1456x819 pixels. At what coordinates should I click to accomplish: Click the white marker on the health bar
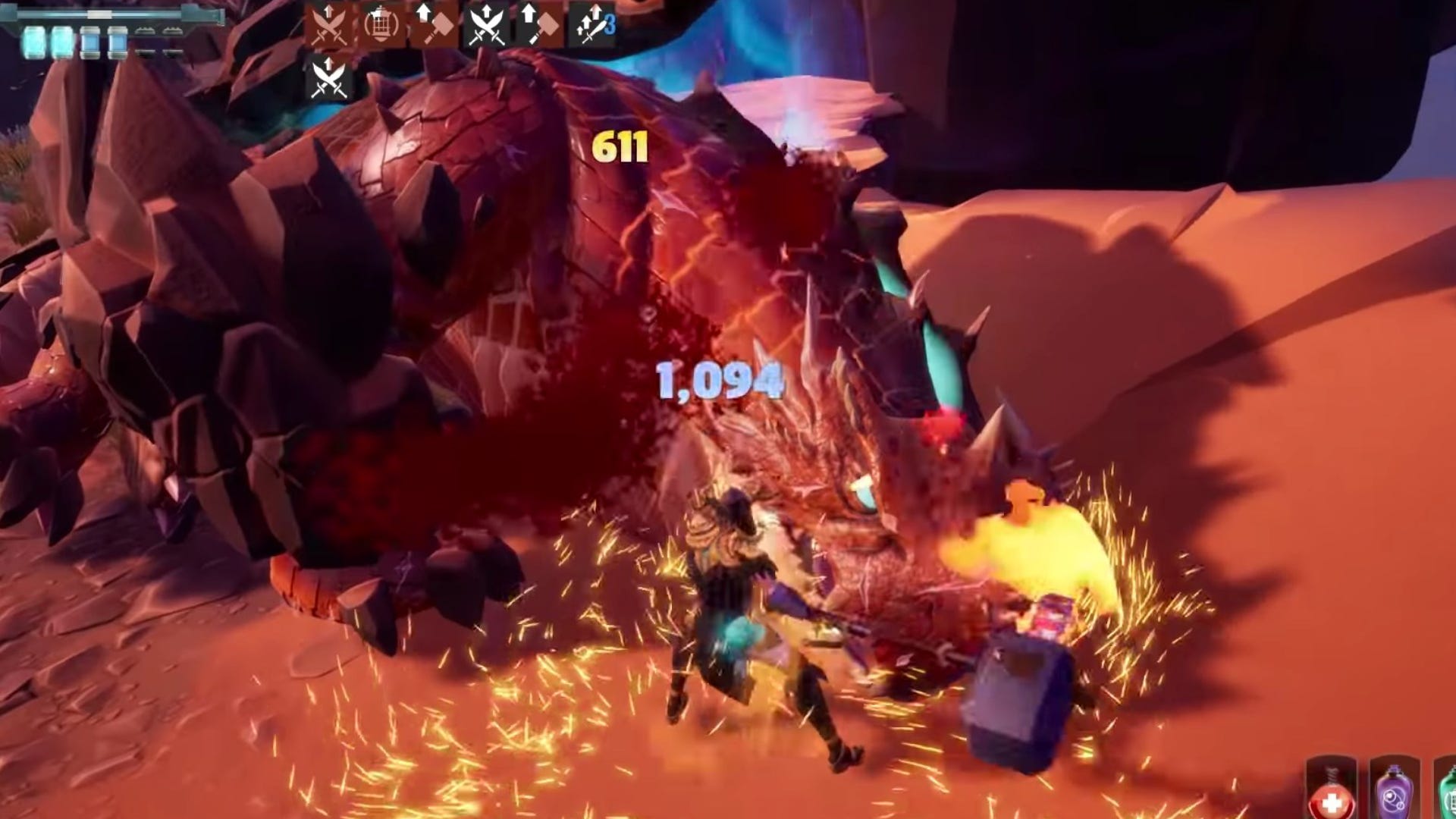tap(99, 14)
